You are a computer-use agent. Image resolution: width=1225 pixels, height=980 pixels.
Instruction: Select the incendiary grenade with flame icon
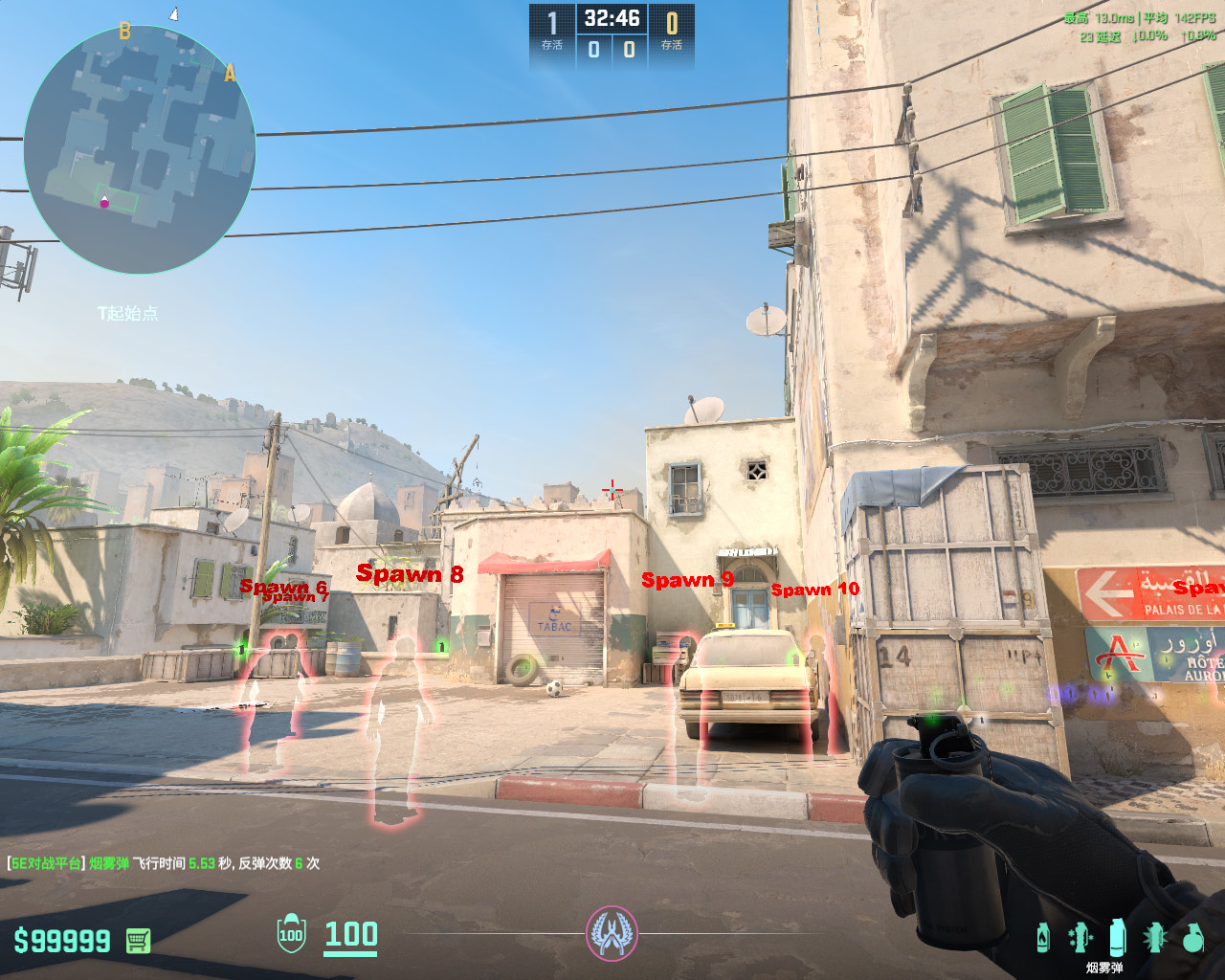1043,937
